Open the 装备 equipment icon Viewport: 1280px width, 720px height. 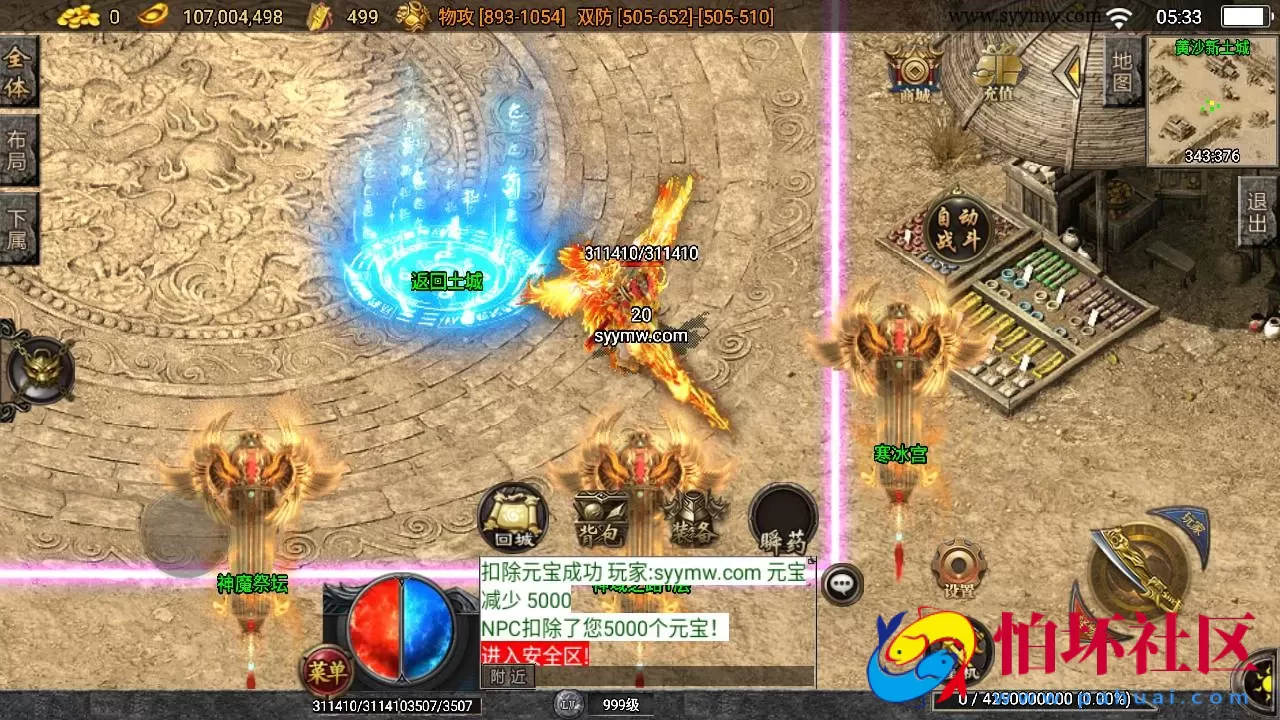695,516
